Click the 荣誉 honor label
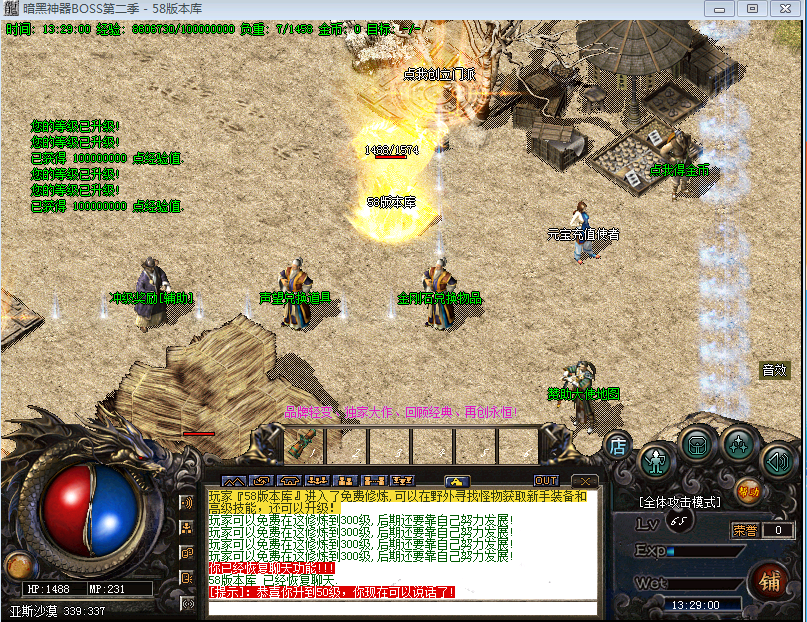 click(744, 530)
